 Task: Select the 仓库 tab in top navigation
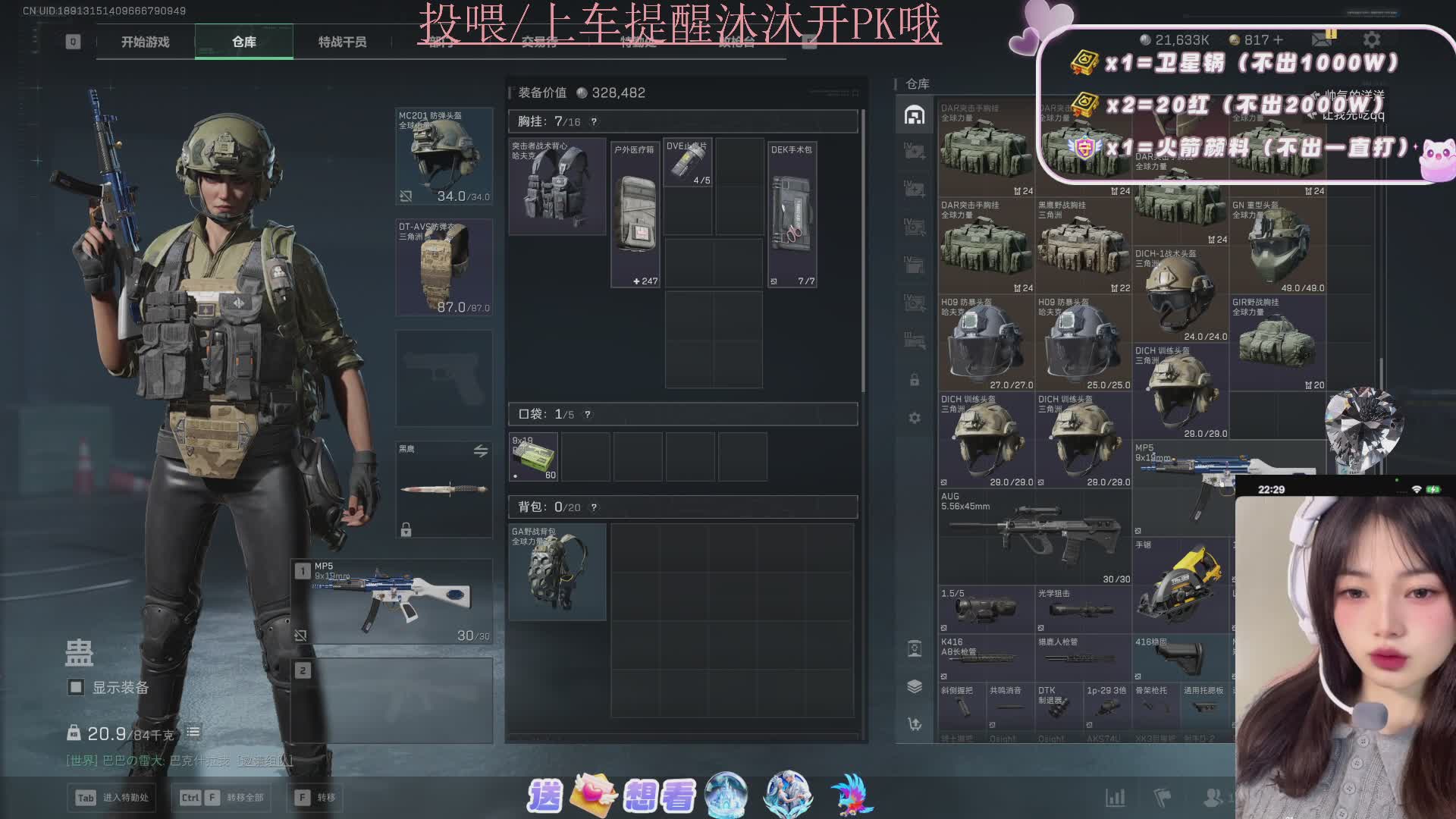[243, 42]
